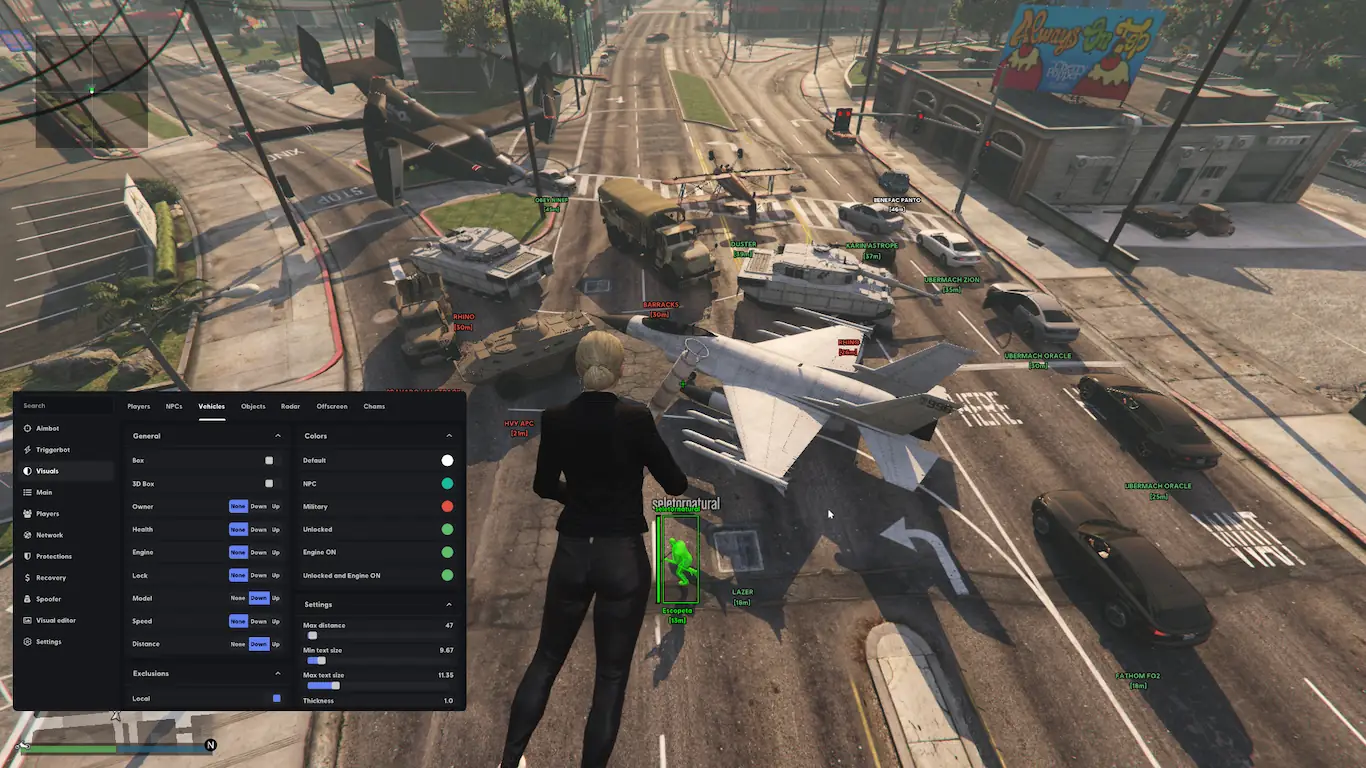The width and height of the screenshot is (1366, 768).
Task: Click the minimap in the corner
Action: click(91, 91)
